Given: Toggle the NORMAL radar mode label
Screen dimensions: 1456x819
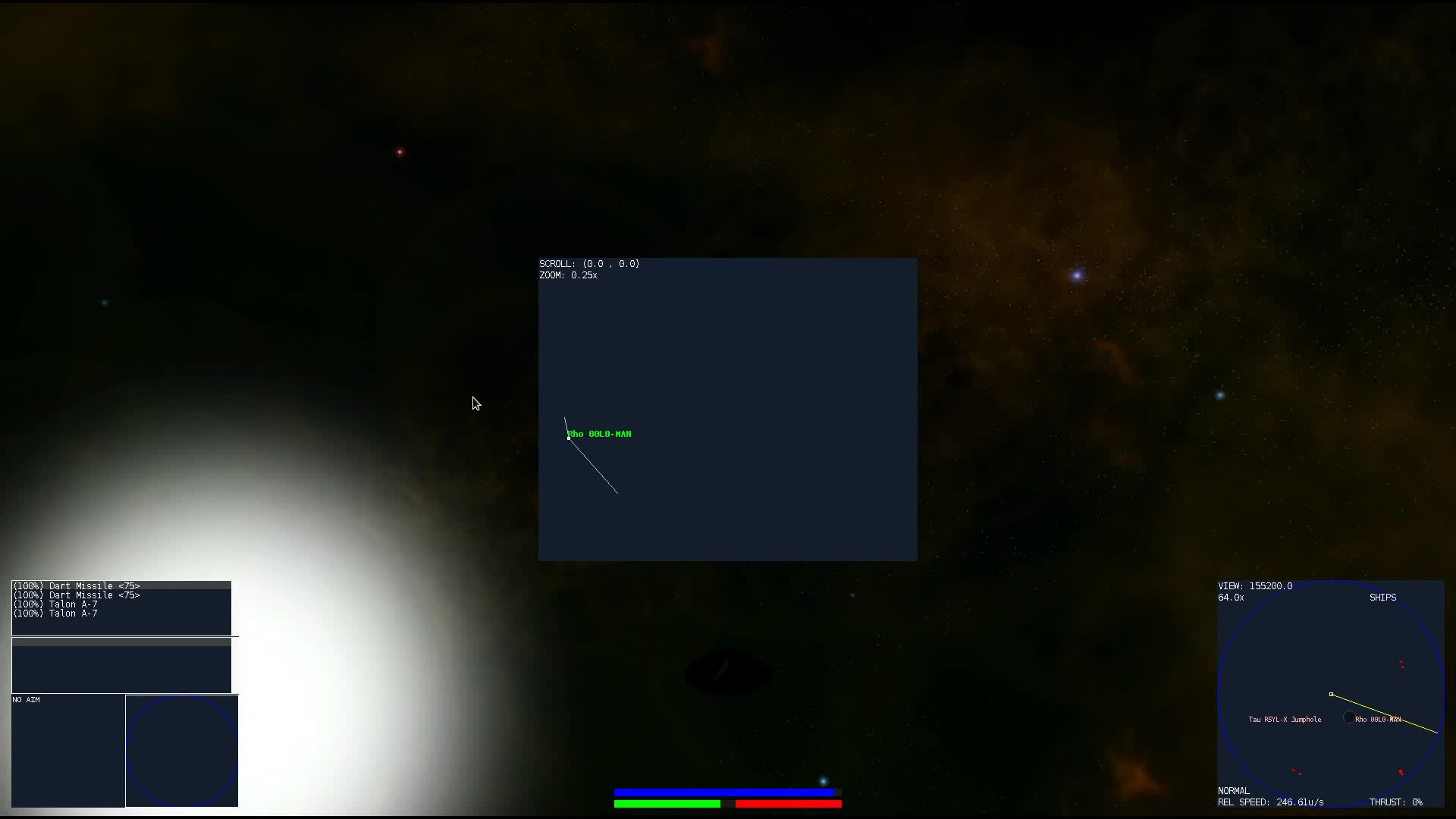Looking at the screenshot, I should coord(1233,790).
